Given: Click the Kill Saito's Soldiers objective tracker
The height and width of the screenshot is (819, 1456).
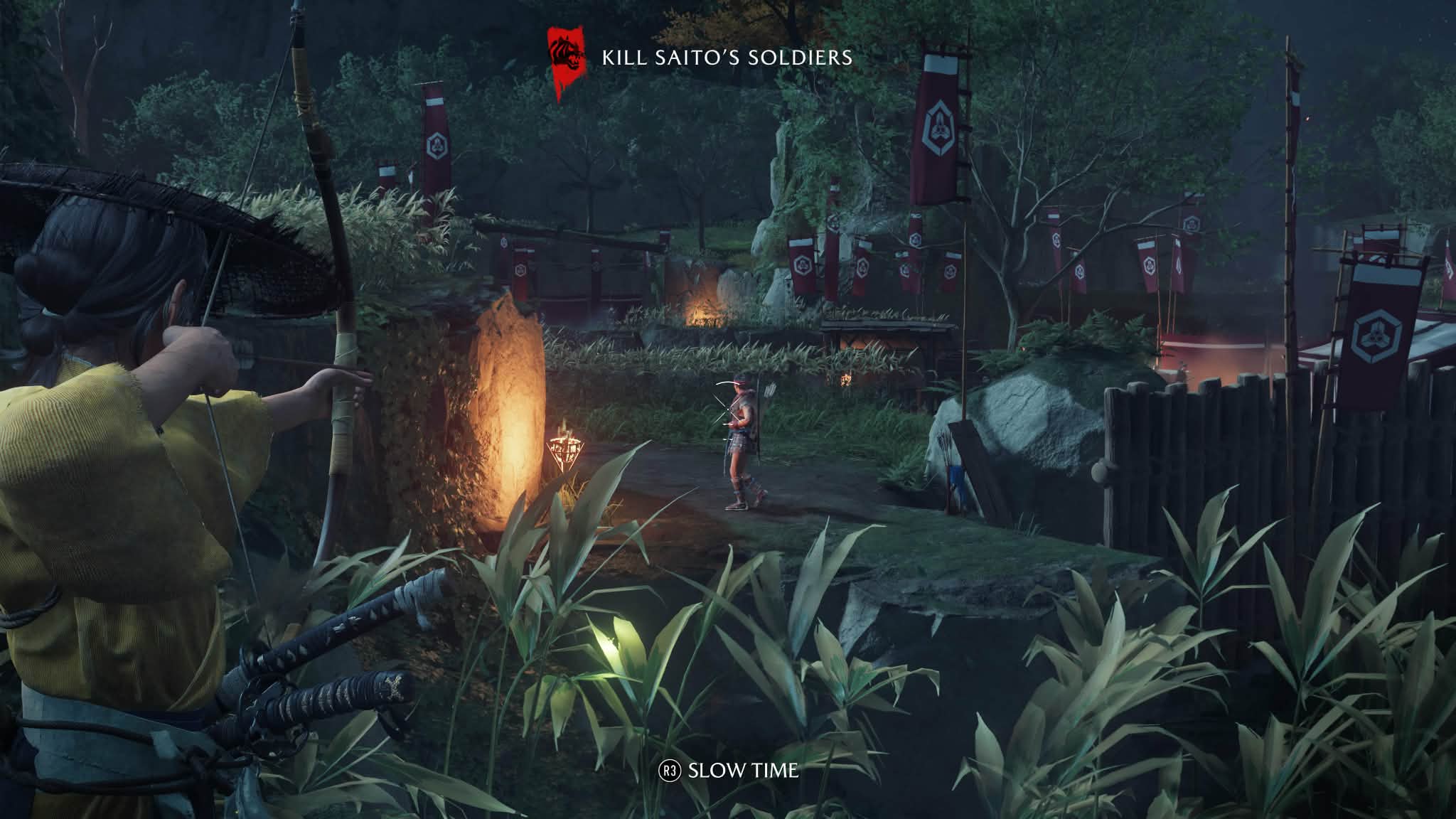Looking at the screenshot, I should (x=727, y=58).
